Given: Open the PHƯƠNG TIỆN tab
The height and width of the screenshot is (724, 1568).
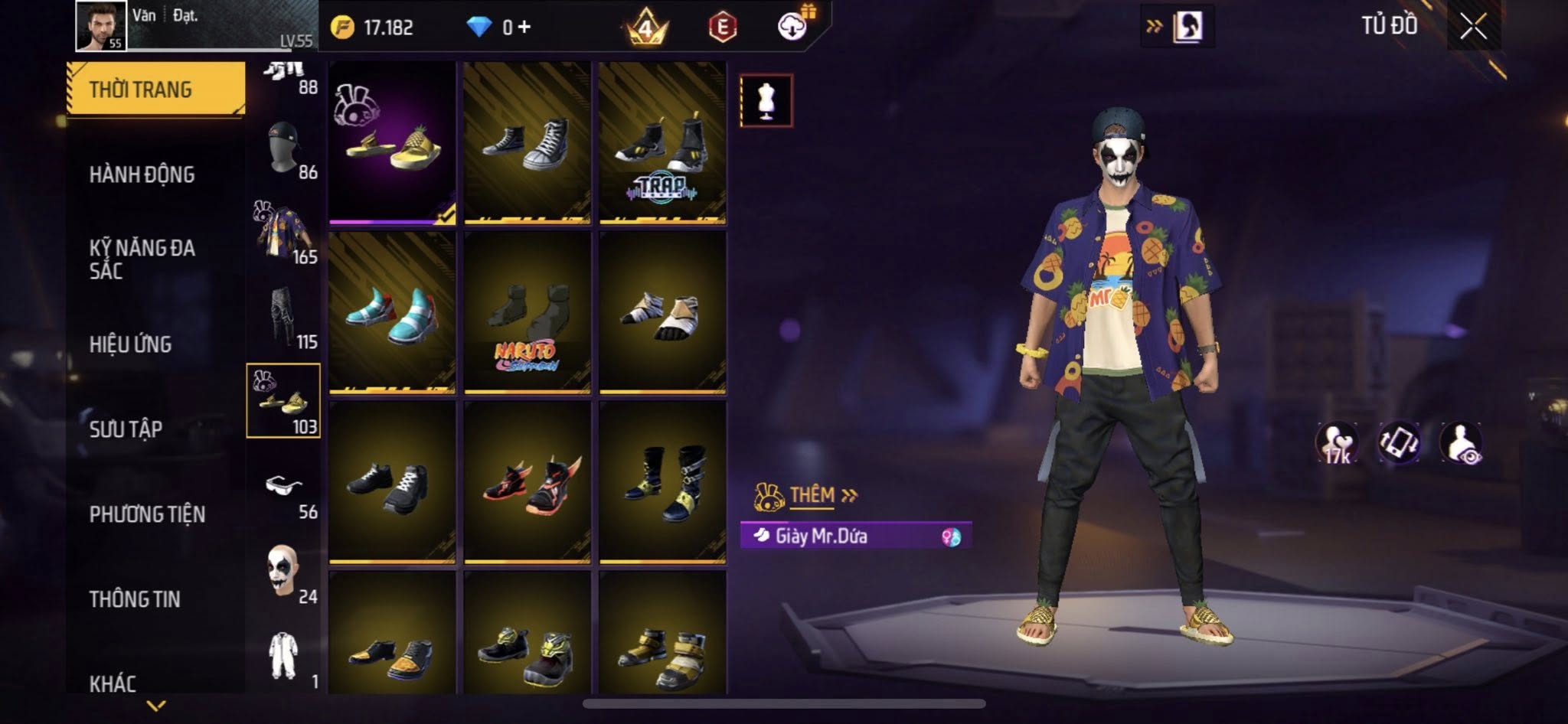Looking at the screenshot, I should pos(147,514).
